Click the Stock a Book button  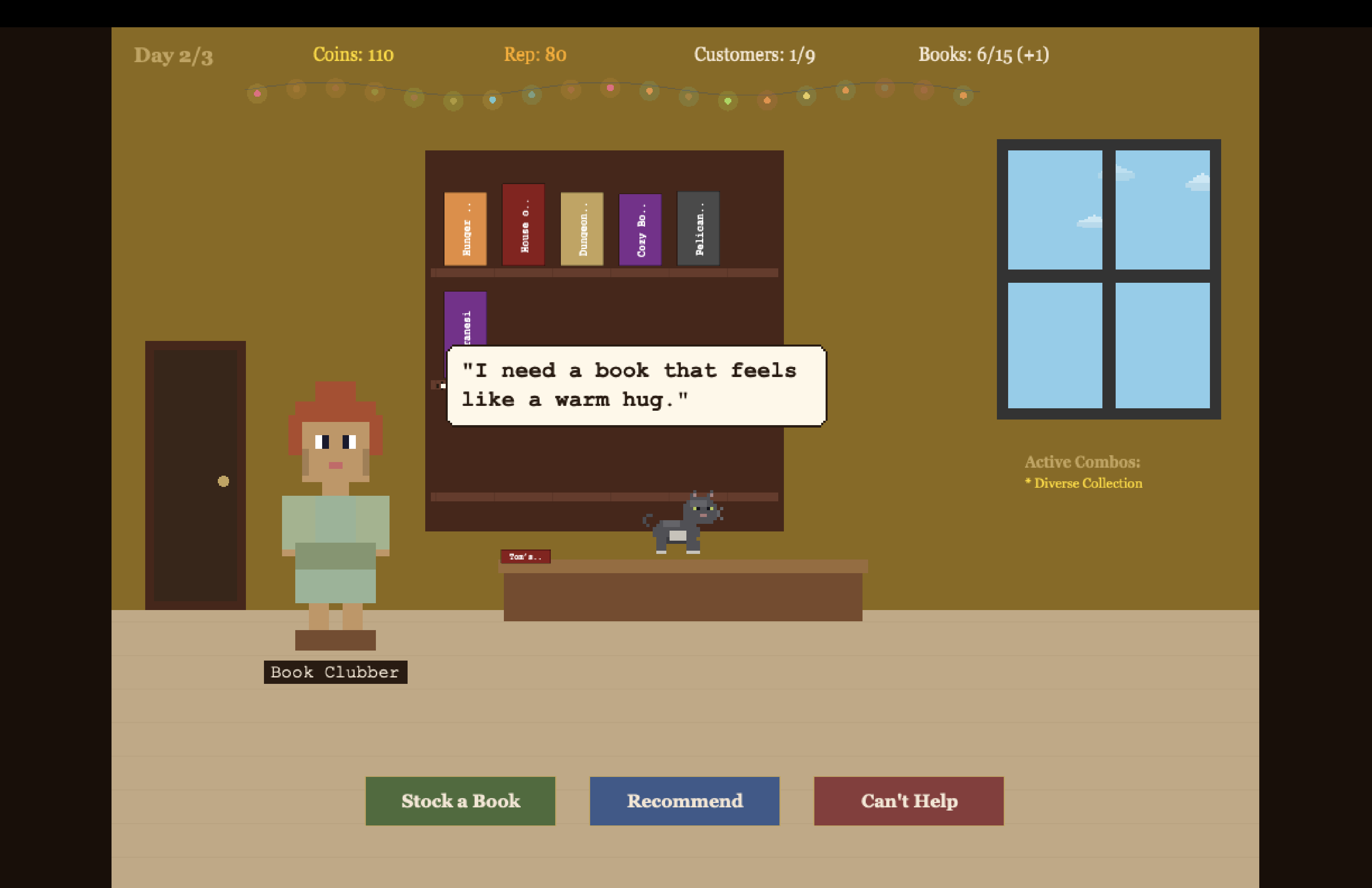tap(460, 801)
